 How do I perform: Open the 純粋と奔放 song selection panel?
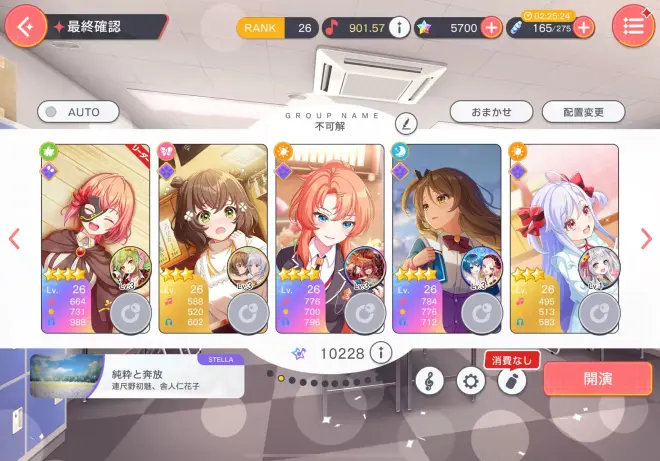click(135, 377)
